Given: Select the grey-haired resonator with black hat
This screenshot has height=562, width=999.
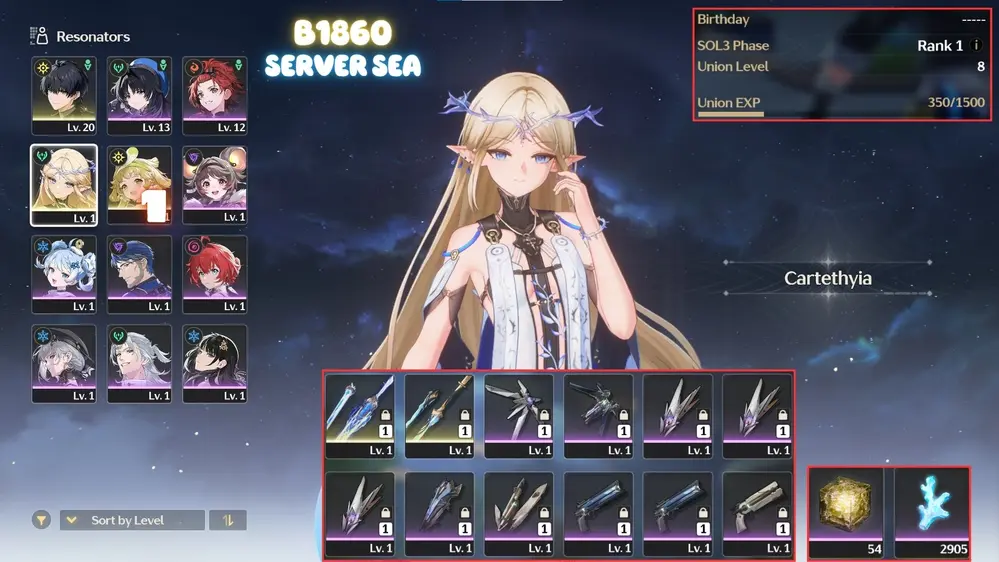Looking at the screenshot, I should pyautogui.click(x=64, y=363).
